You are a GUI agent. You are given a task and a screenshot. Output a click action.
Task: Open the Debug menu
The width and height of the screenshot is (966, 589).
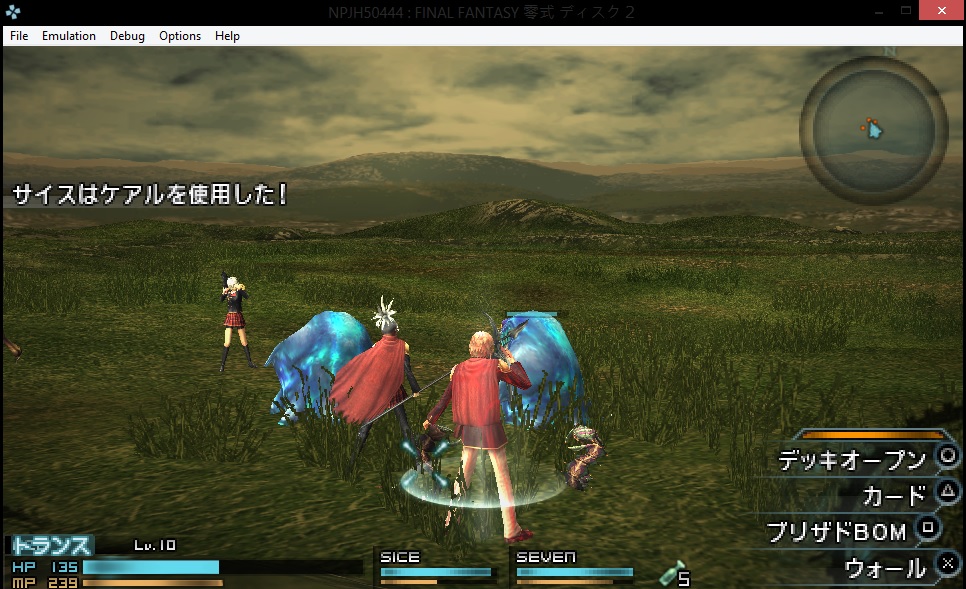(127, 36)
